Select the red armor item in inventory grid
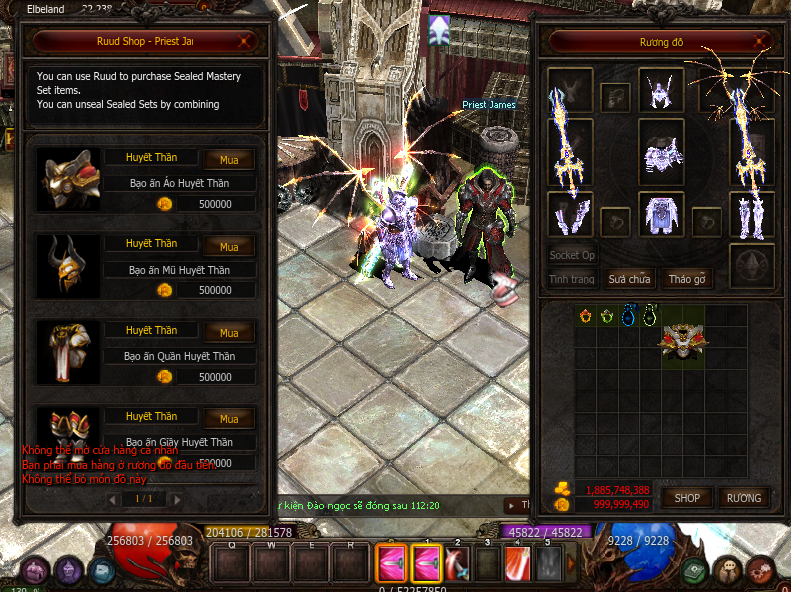The height and width of the screenshot is (592, 791). (684, 340)
